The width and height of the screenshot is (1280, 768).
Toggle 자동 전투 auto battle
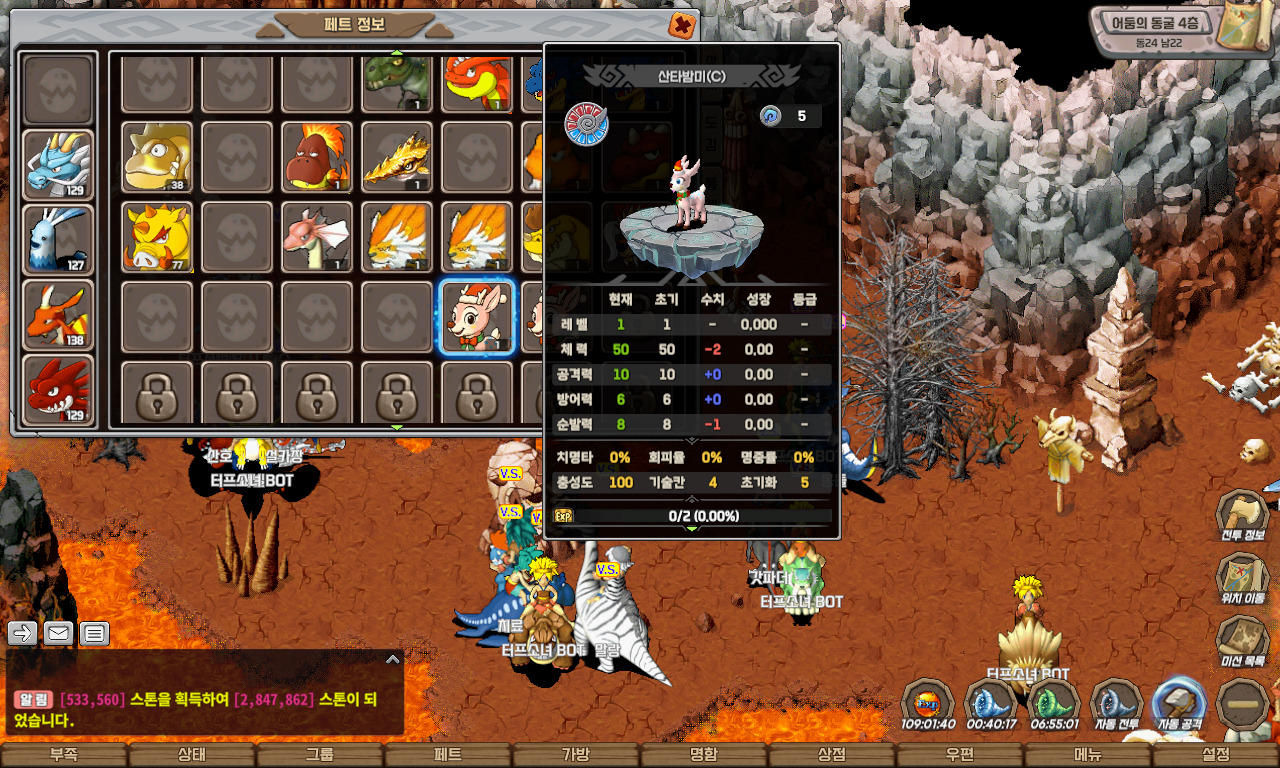tap(1116, 704)
